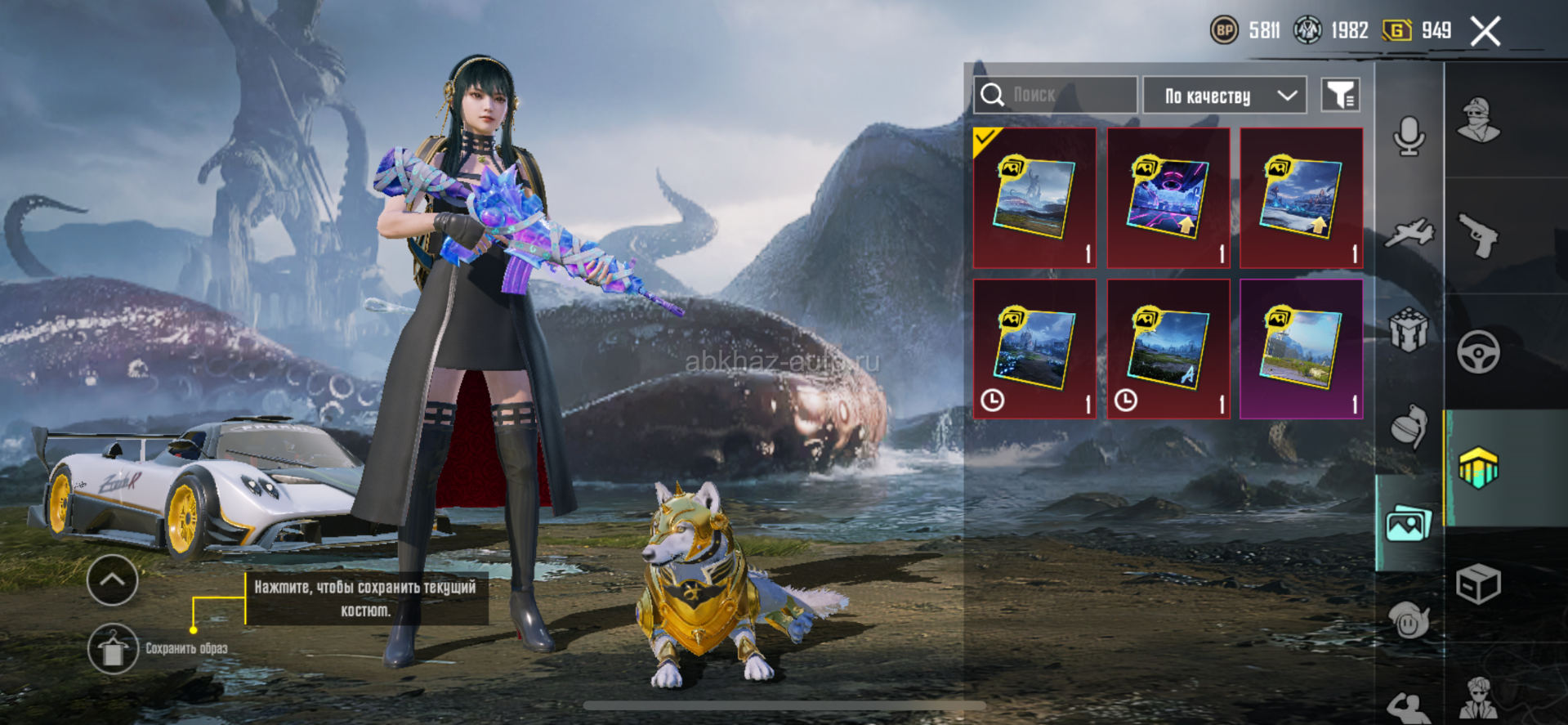This screenshot has height=725, width=1568.
Task: Pick the purple-framed green field background
Action: click(x=1301, y=349)
